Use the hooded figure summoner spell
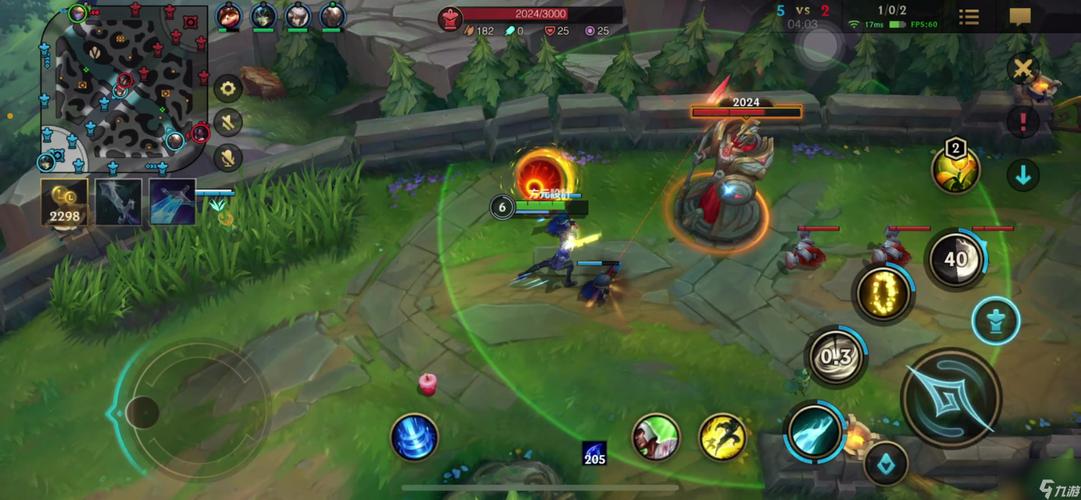 click(656, 437)
